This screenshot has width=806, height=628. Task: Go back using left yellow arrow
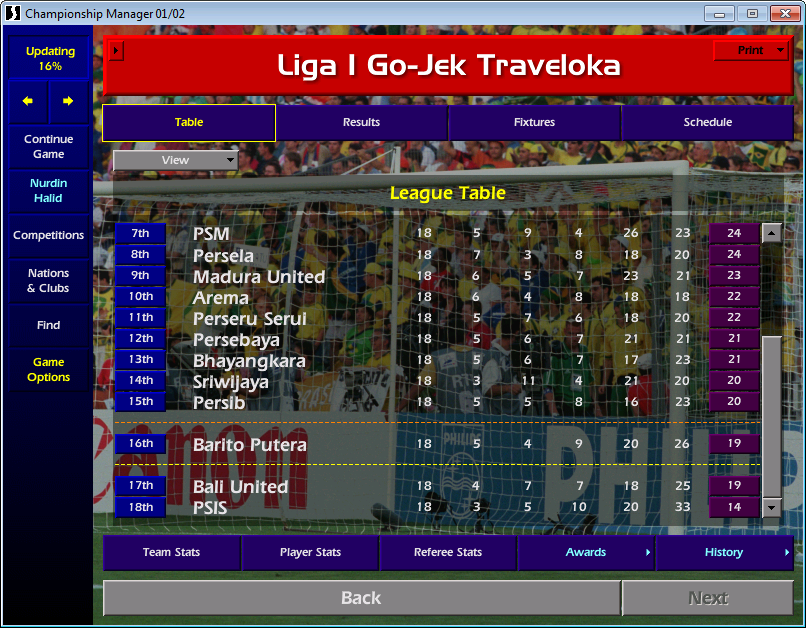pos(28,101)
